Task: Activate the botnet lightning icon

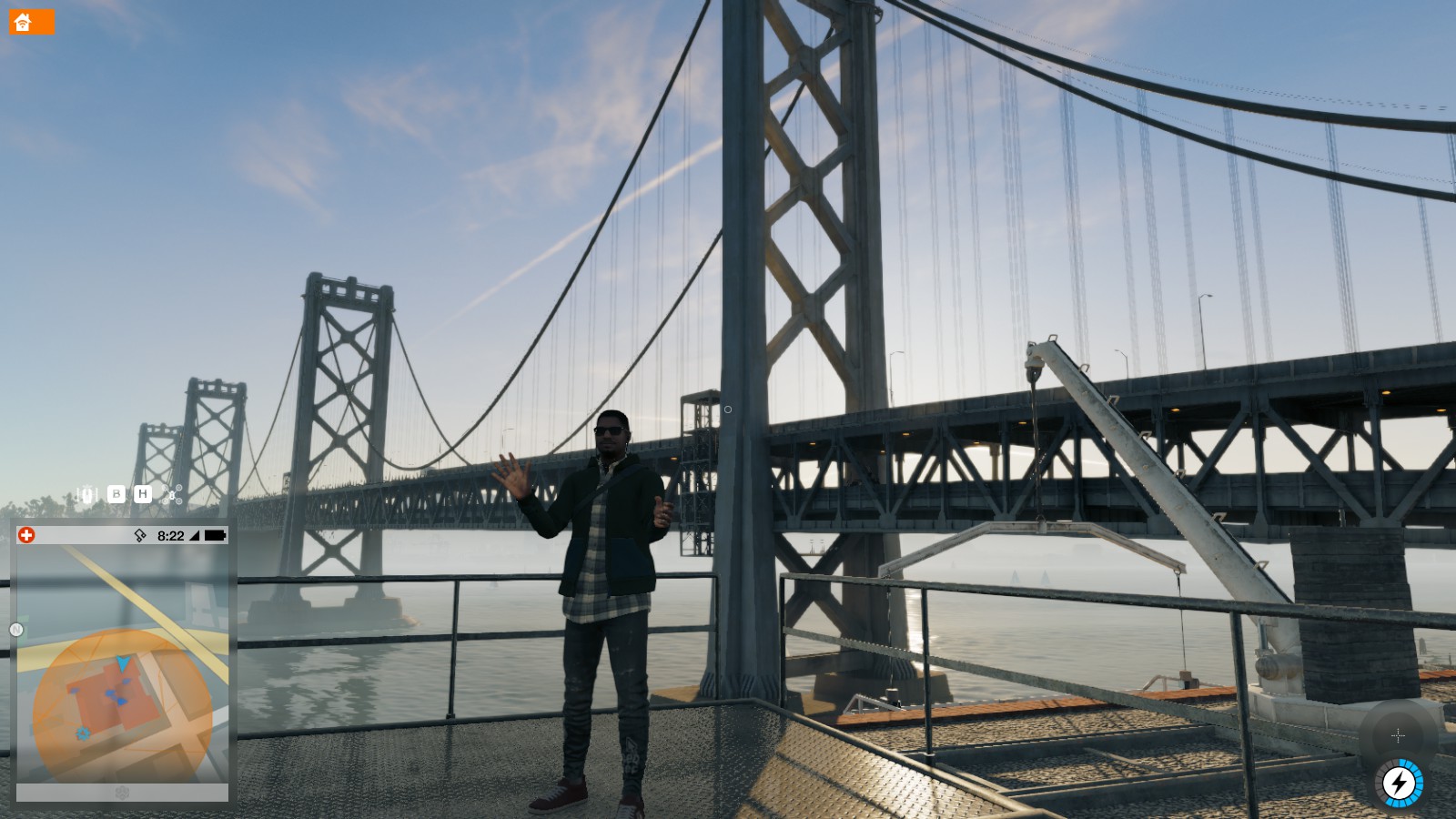Action: coord(1398,782)
